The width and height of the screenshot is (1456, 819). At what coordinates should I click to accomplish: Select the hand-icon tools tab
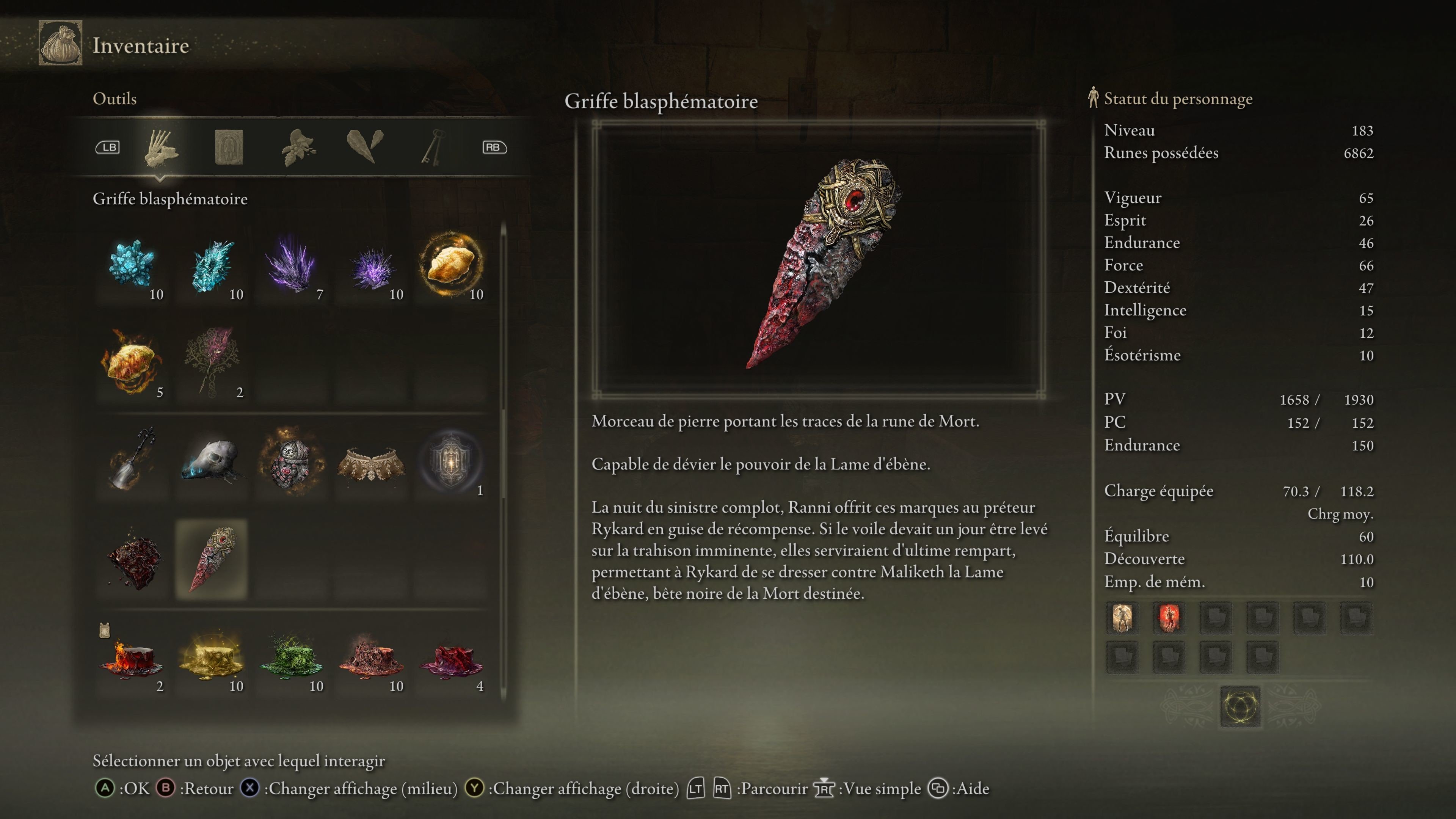tap(160, 147)
